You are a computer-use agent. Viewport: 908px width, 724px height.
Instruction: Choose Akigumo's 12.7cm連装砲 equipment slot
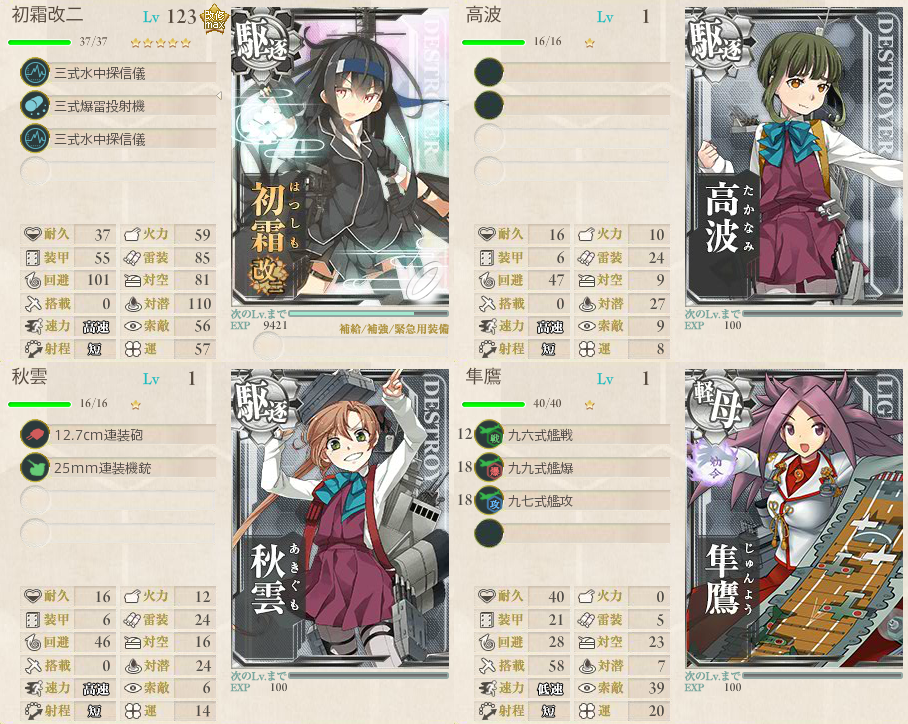pos(118,435)
